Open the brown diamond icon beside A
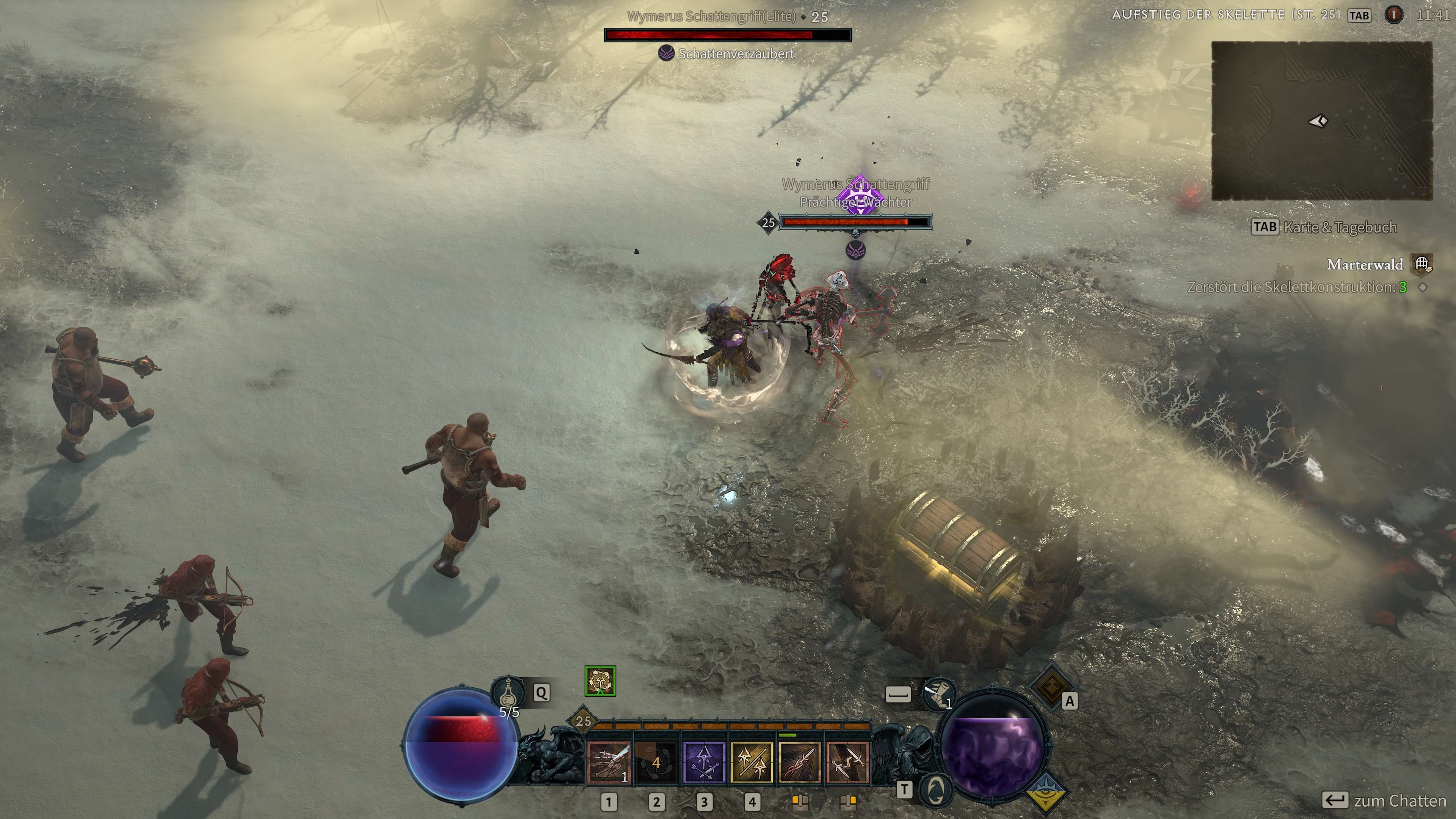The height and width of the screenshot is (819, 1456). point(1050,686)
